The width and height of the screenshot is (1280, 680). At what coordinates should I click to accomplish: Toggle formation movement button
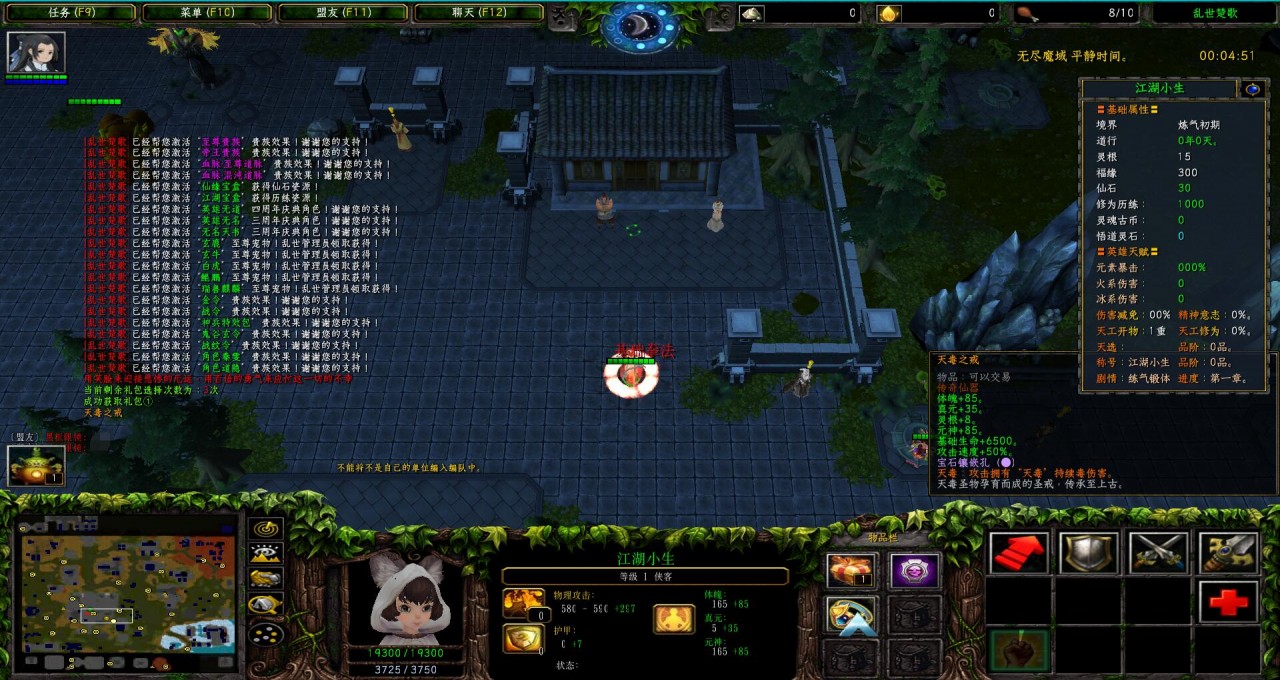[x=265, y=632]
